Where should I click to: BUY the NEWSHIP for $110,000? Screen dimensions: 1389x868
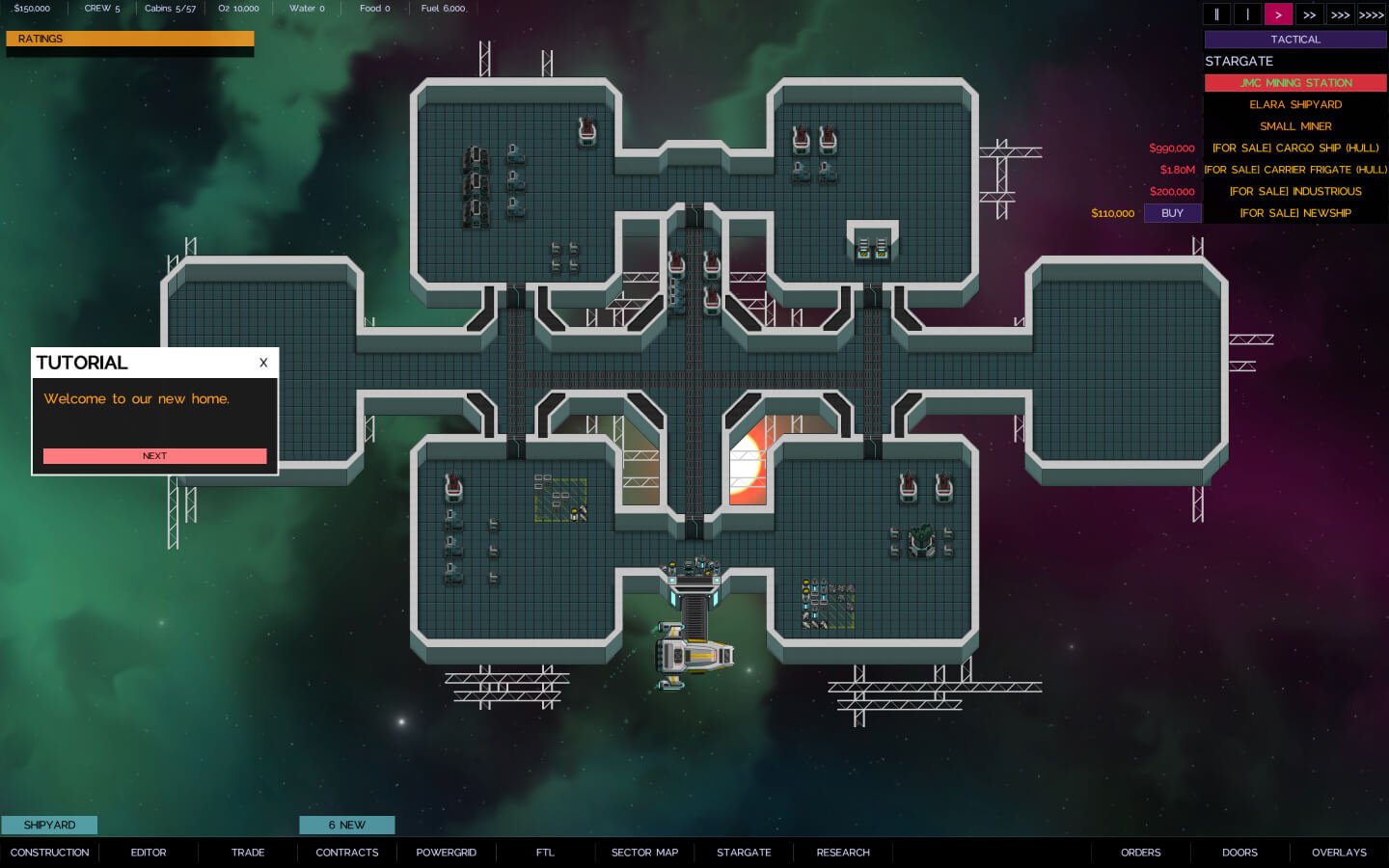pyautogui.click(x=1172, y=212)
